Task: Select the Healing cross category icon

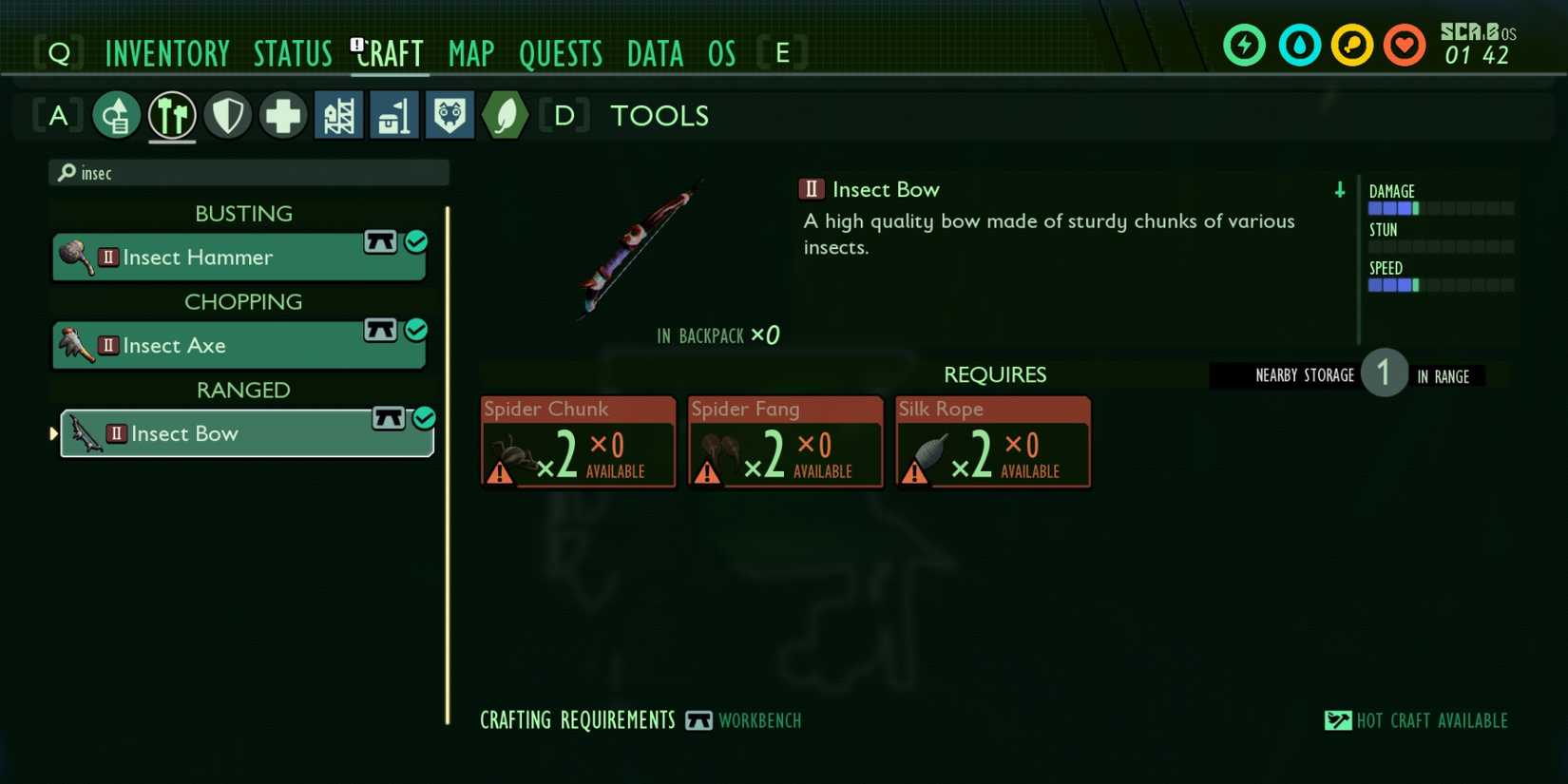Action: click(282, 114)
